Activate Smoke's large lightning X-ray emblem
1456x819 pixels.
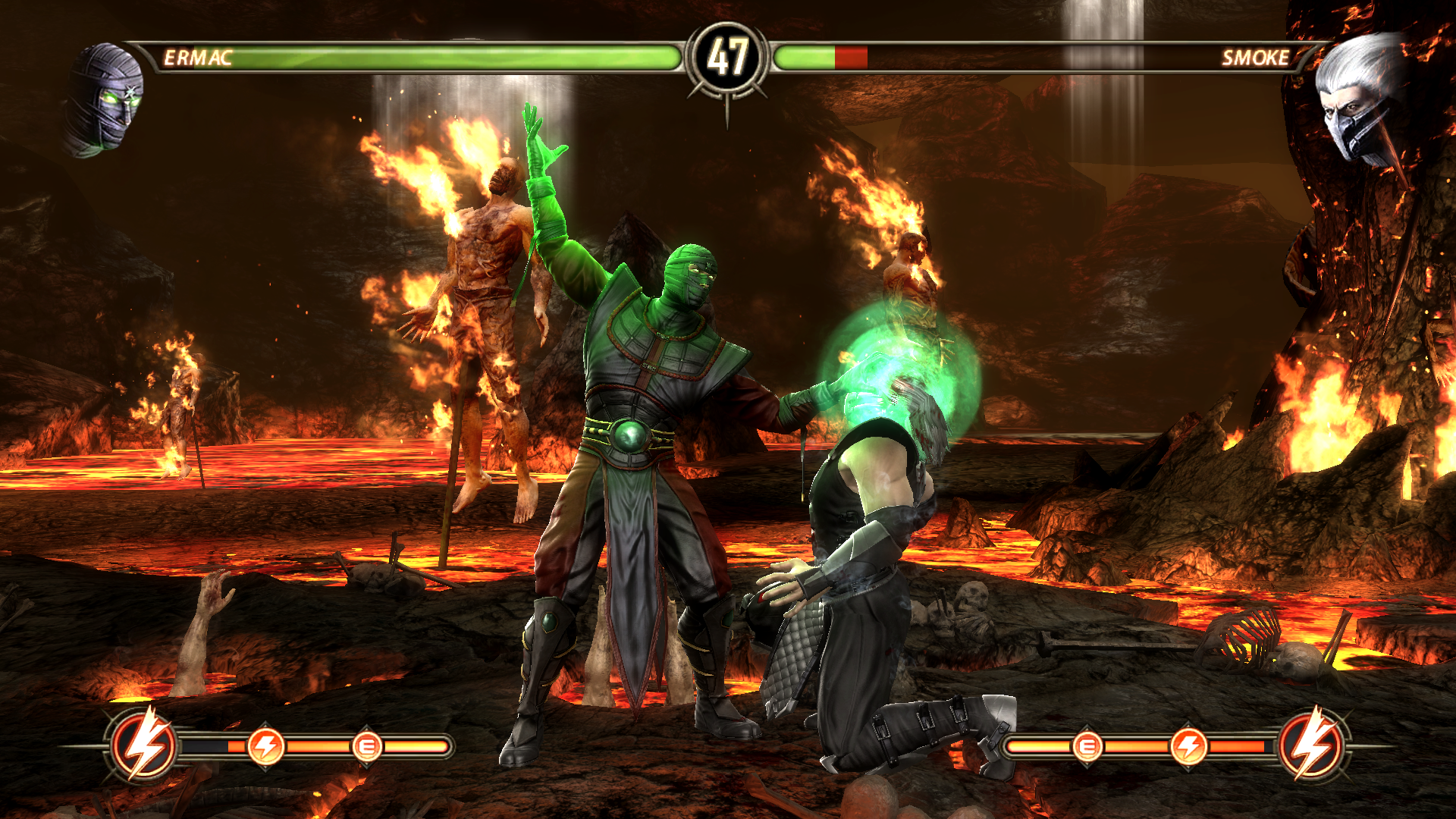click(1313, 745)
